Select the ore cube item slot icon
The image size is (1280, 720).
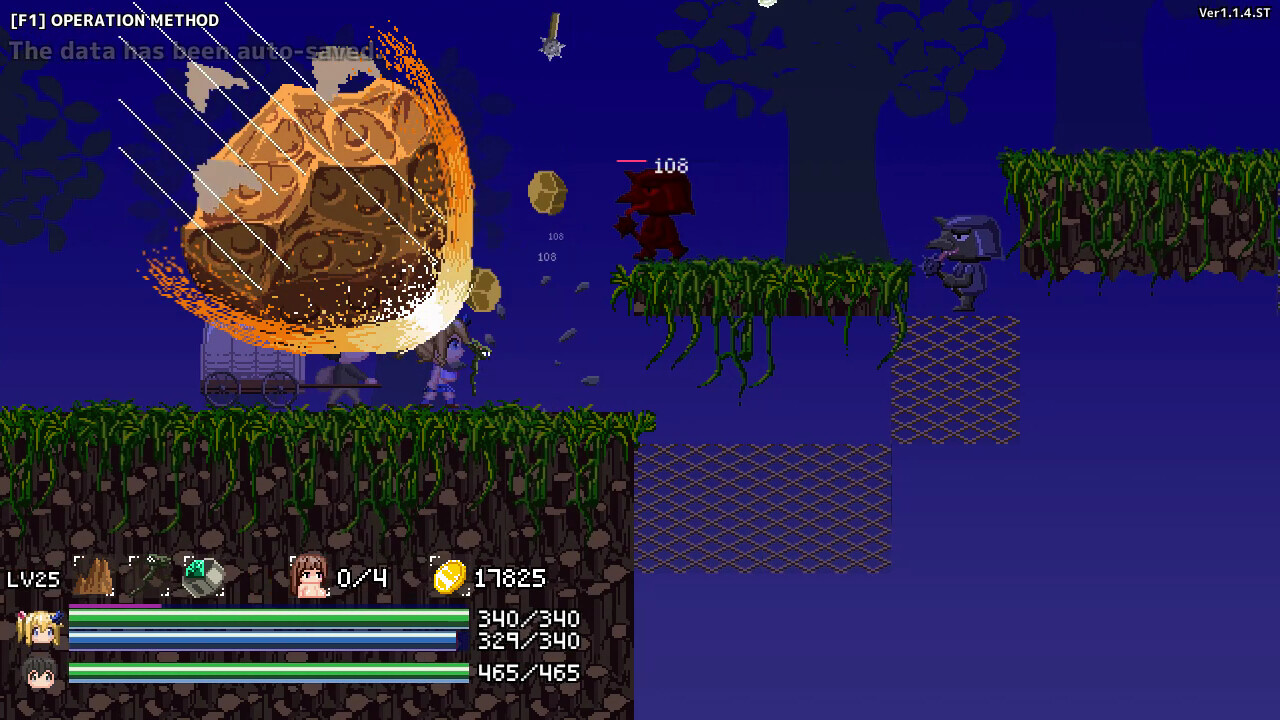206,577
